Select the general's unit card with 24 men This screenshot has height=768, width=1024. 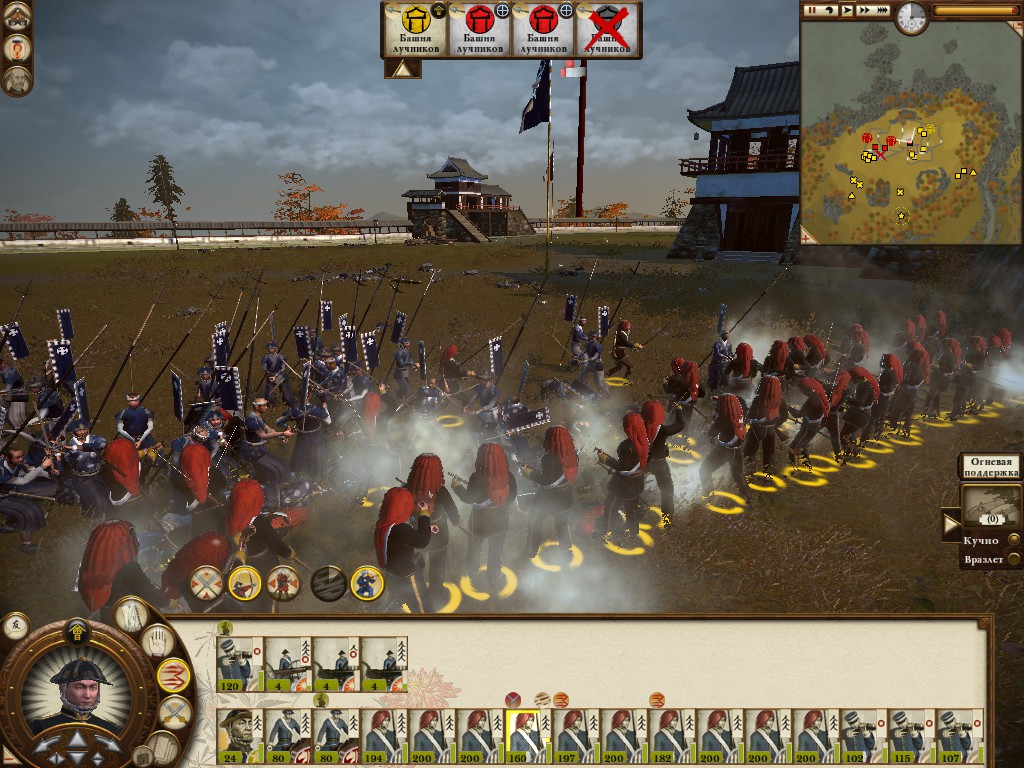(240, 736)
